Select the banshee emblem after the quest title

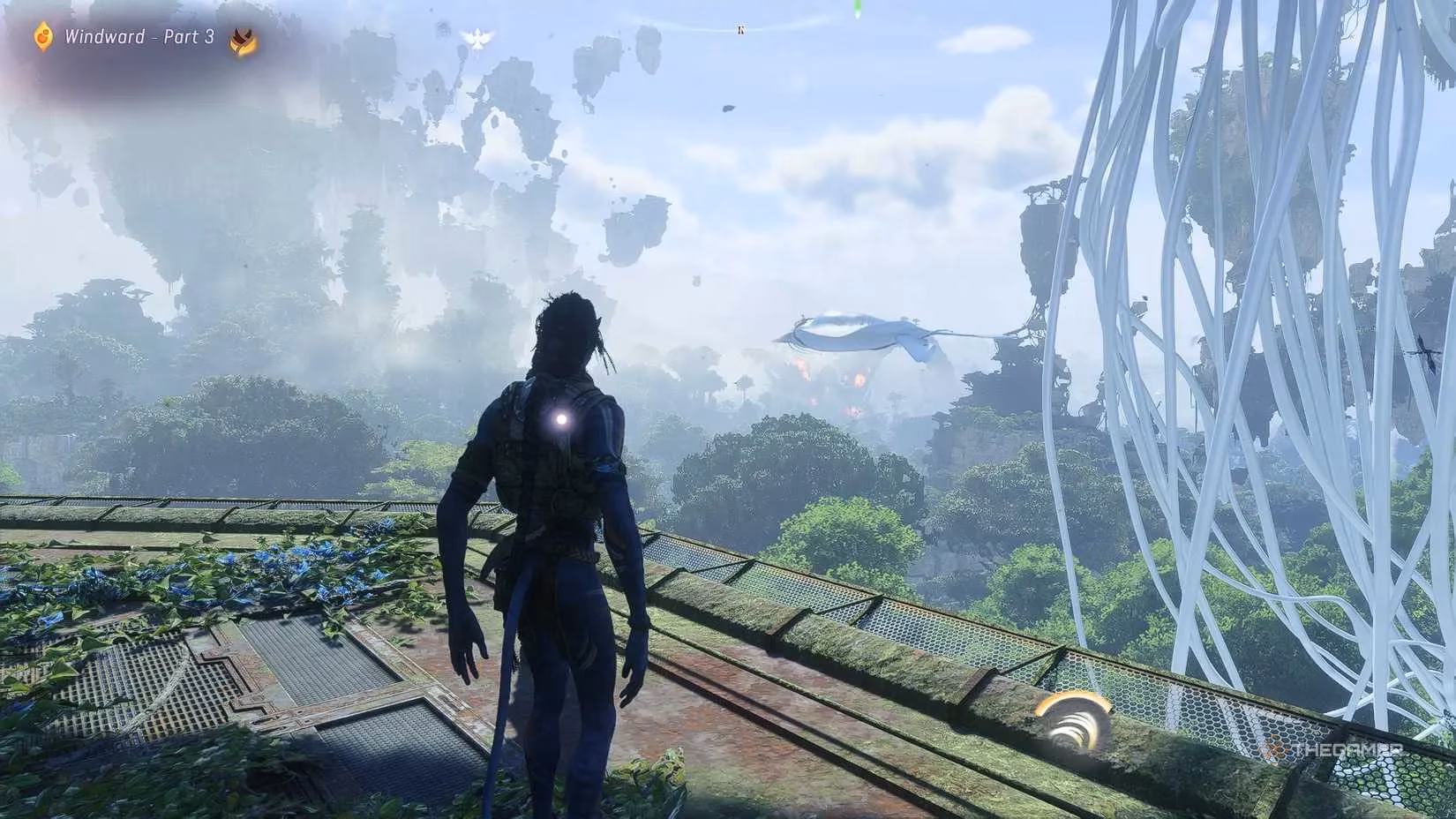tap(240, 40)
